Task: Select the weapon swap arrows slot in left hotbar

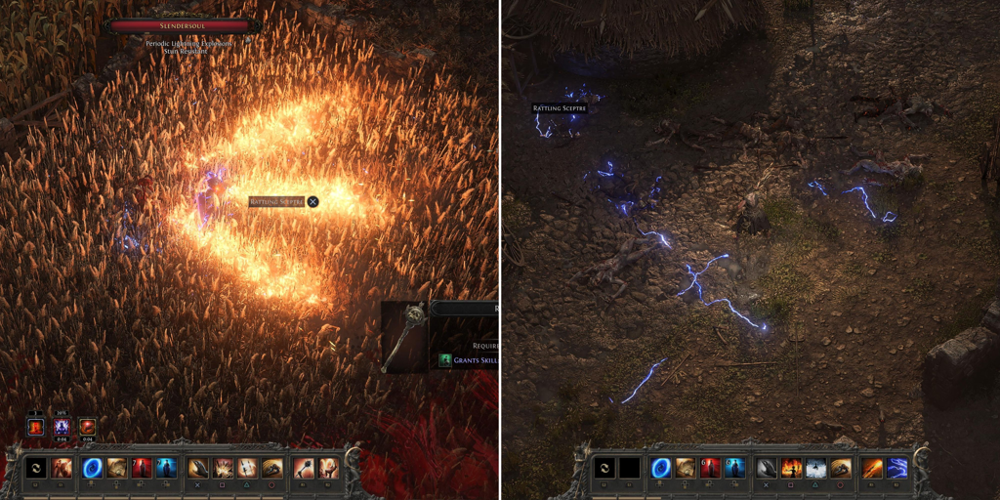Action: coord(35,468)
